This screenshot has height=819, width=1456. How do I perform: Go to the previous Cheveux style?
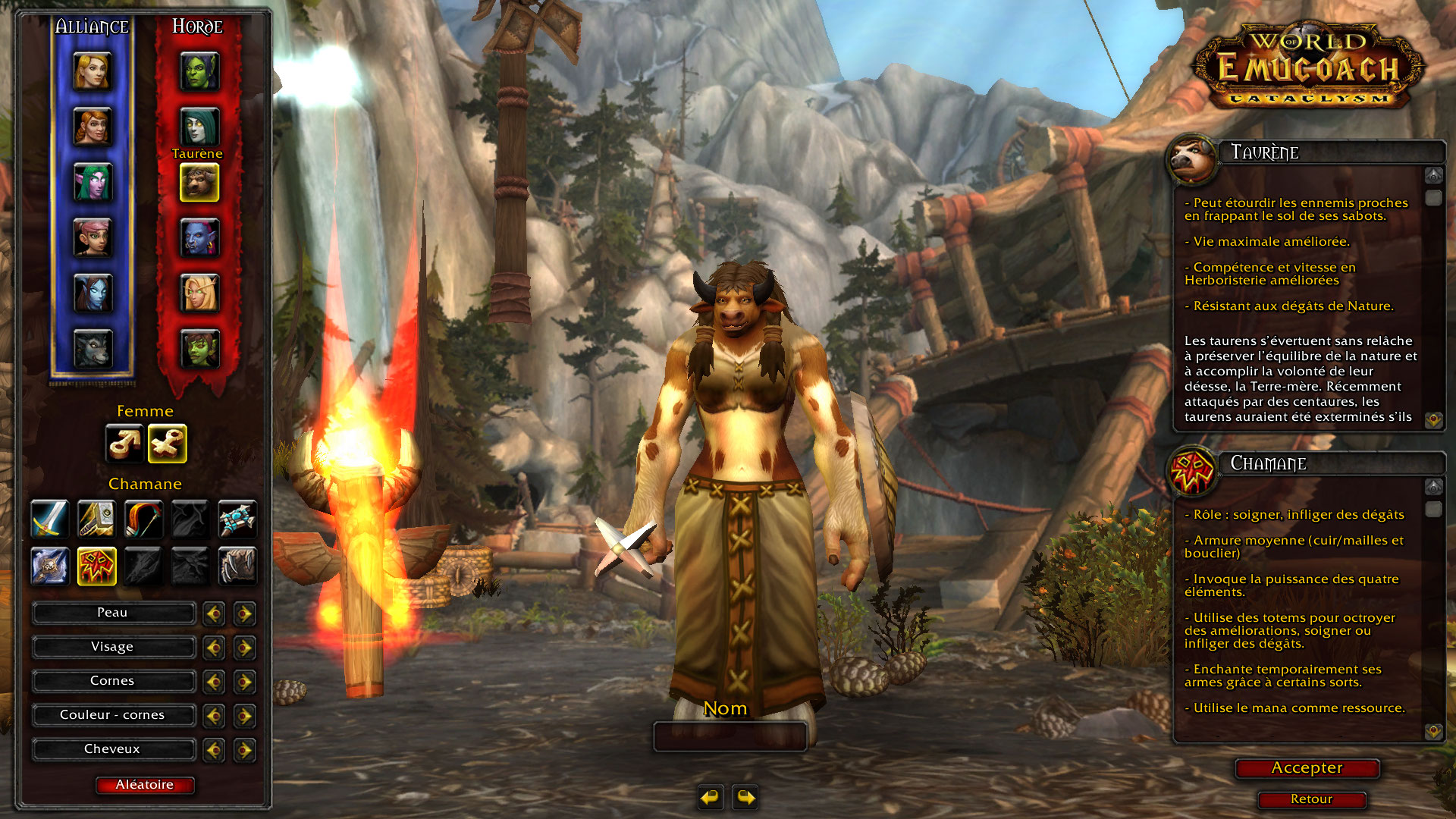214,750
